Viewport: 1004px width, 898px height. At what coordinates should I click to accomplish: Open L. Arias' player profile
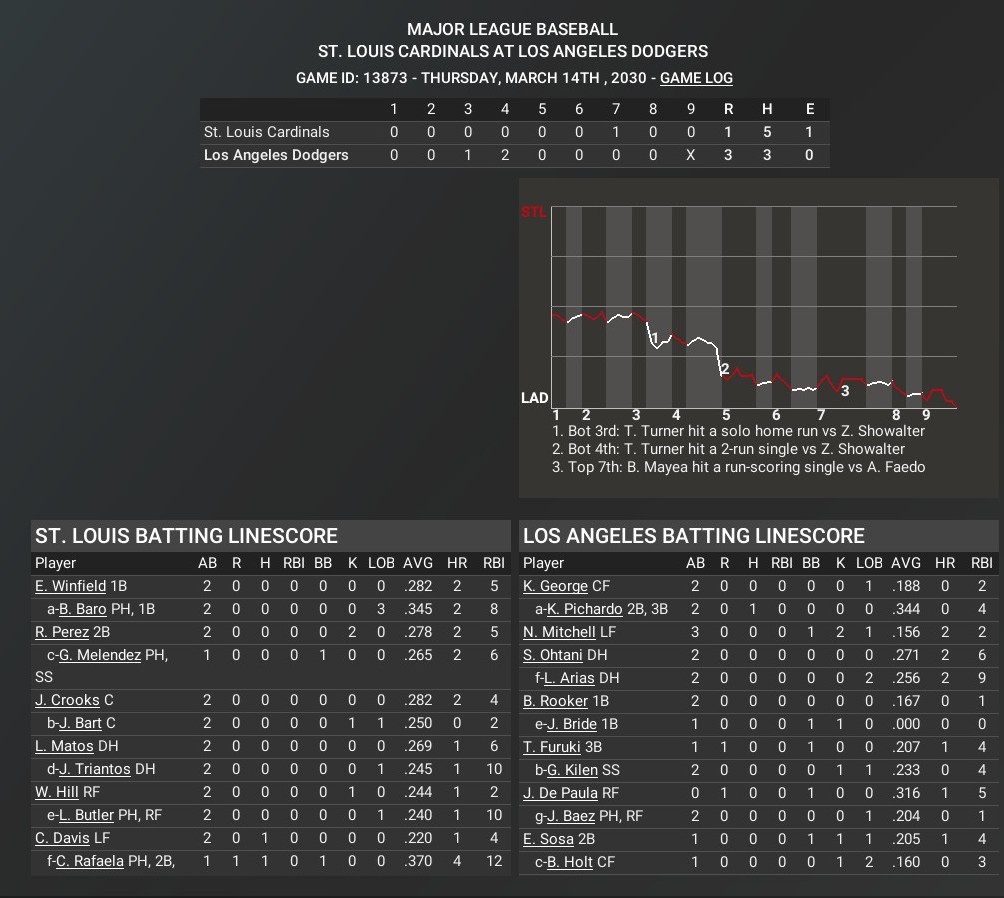(x=570, y=678)
